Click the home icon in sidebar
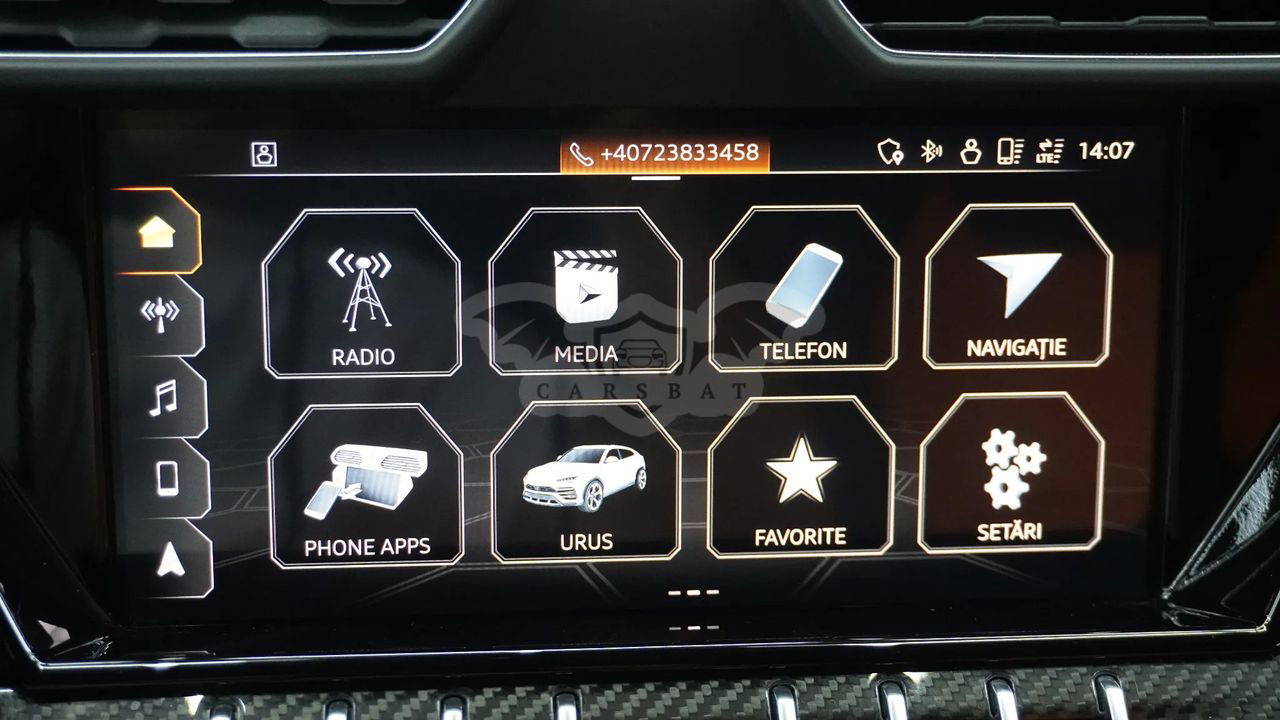 [158, 231]
